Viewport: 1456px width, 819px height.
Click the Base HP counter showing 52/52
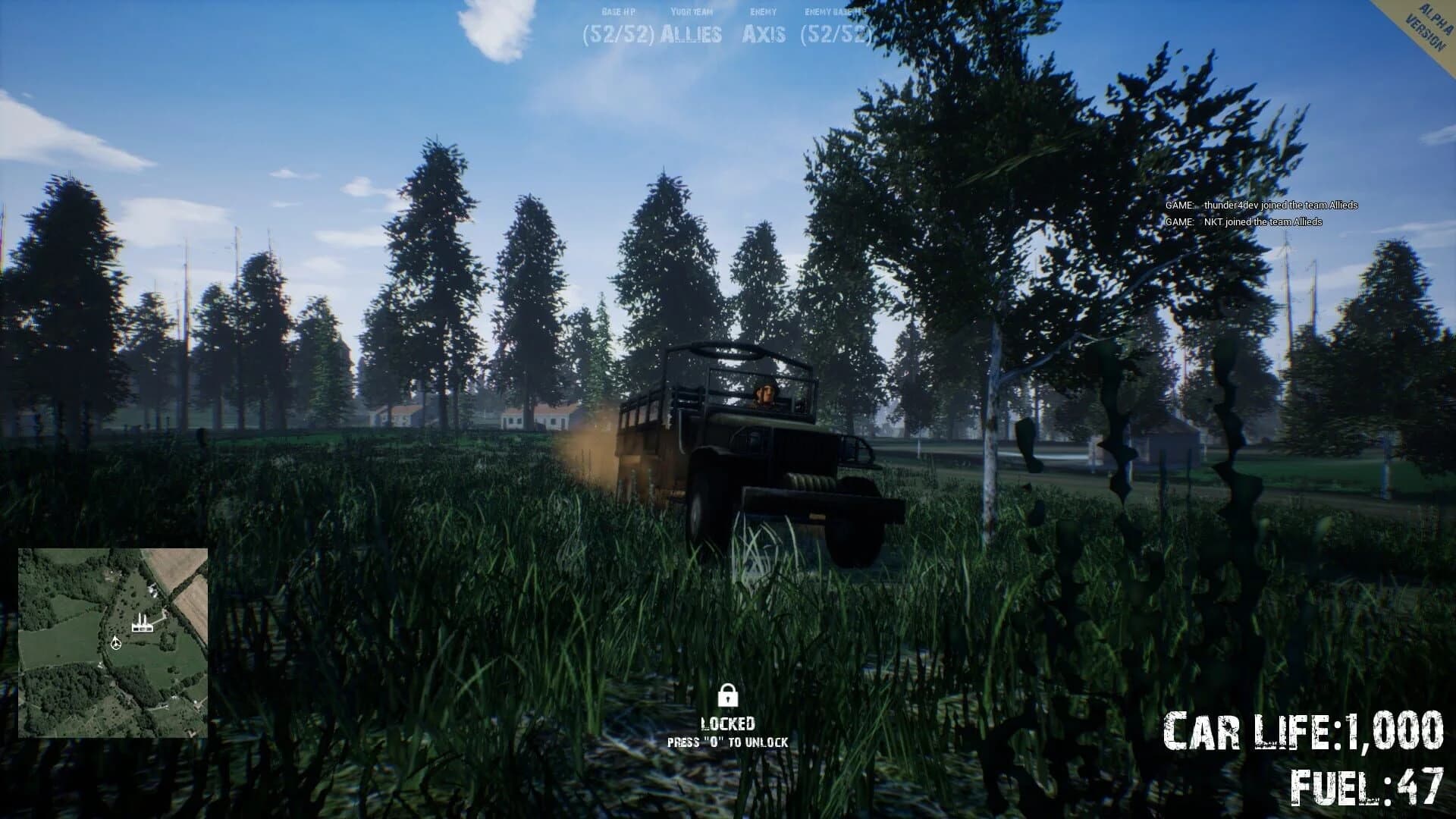pyautogui.click(x=619, y=33)
